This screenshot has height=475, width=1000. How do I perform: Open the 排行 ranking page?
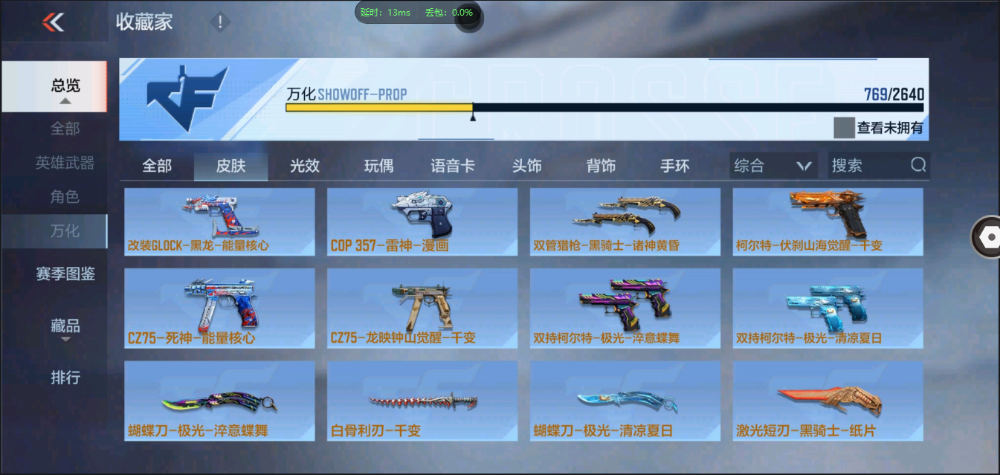pyautogui.click(x=65, y=378)
